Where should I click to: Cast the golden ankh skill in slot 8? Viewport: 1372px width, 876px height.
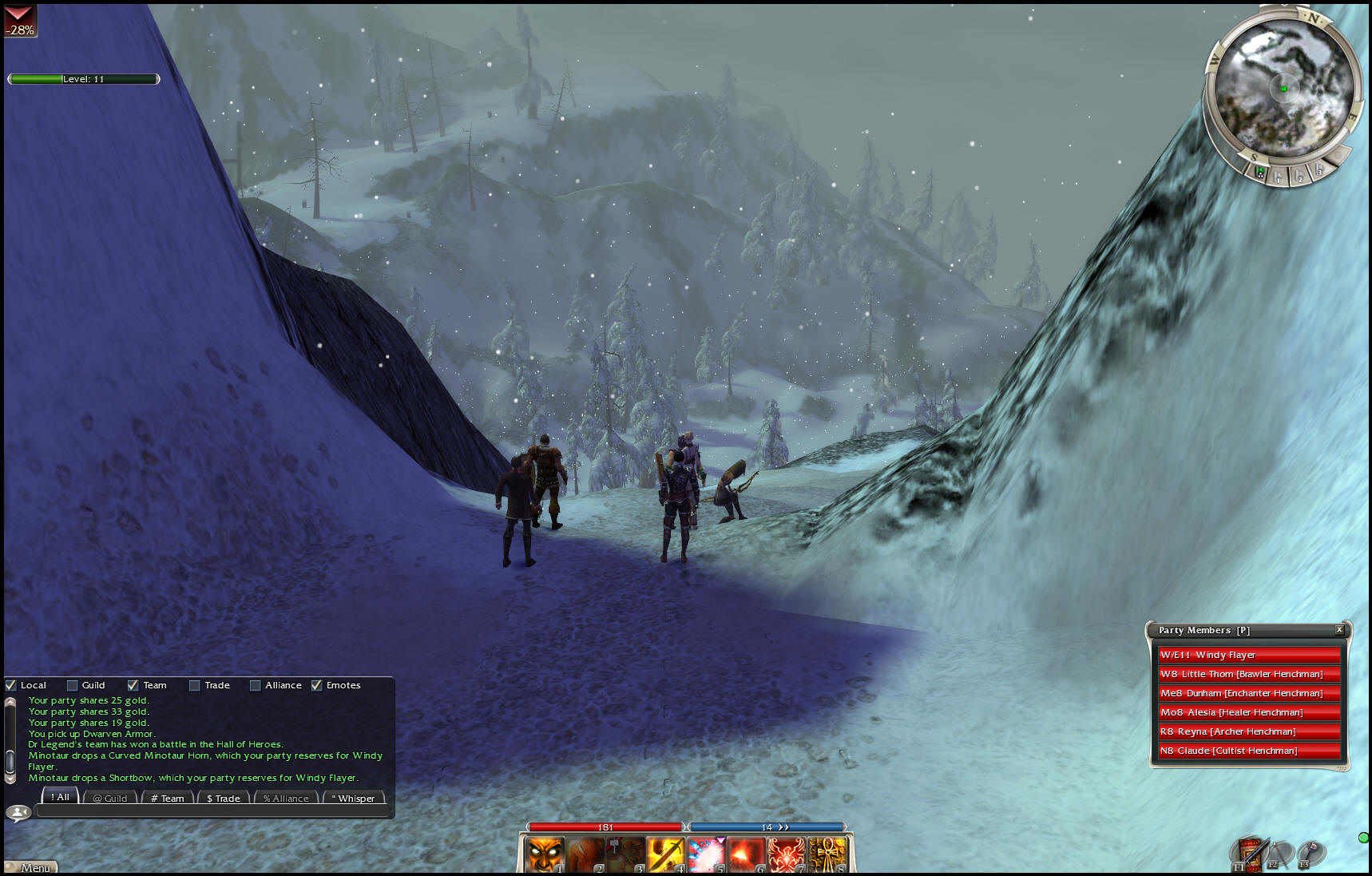[827, 854]
